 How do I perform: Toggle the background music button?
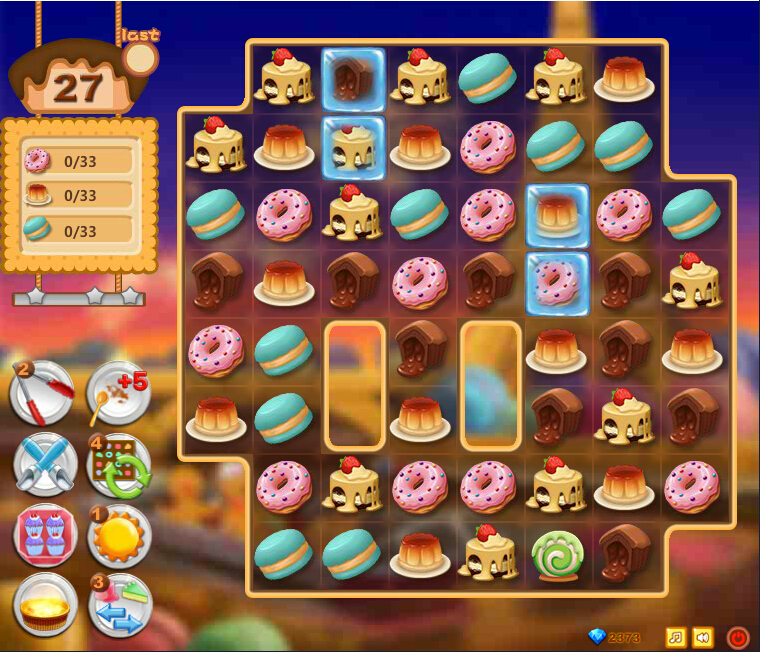click(x=676, y=637)
